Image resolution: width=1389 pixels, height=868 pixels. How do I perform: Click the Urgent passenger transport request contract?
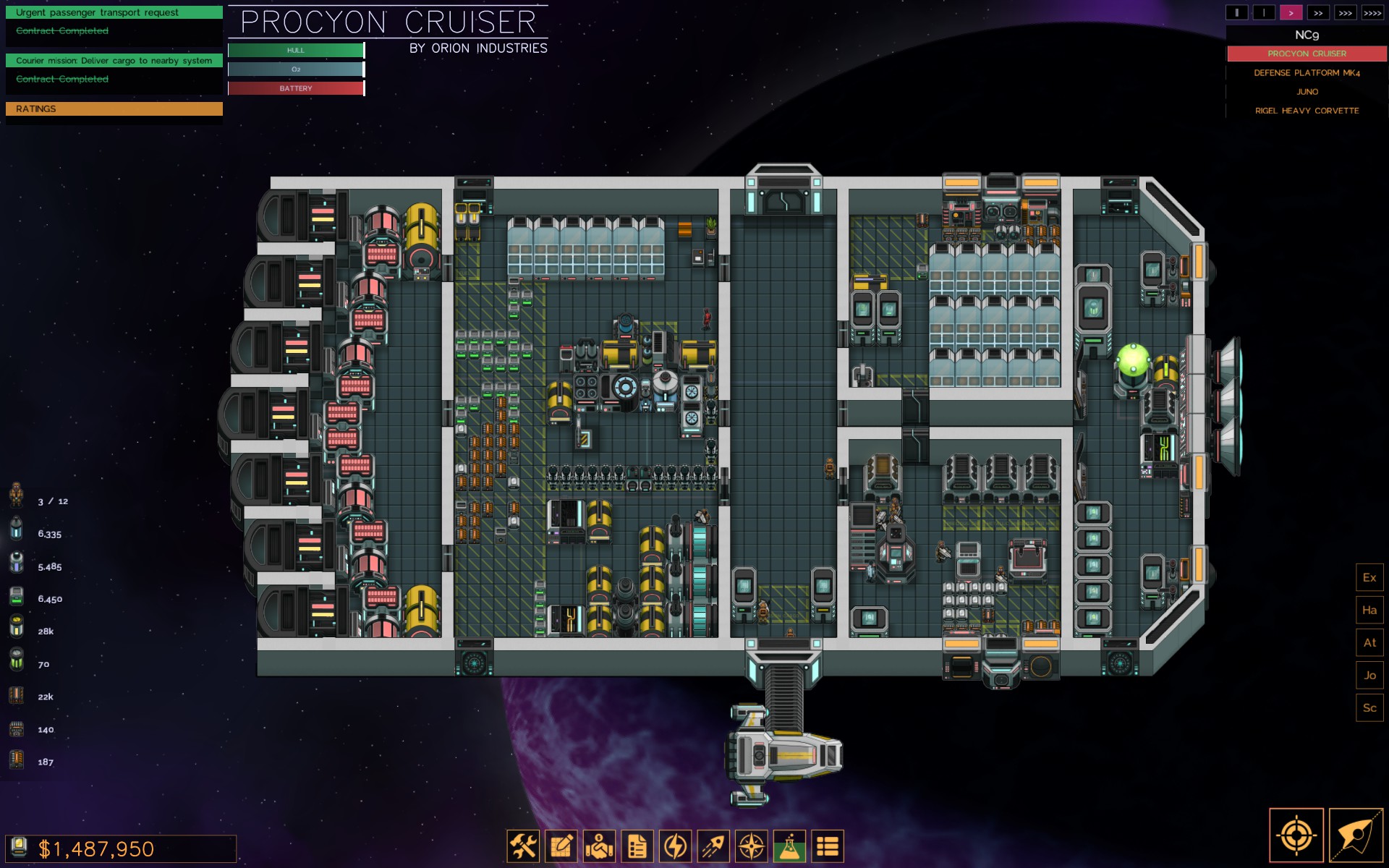[x=114, y=12]
